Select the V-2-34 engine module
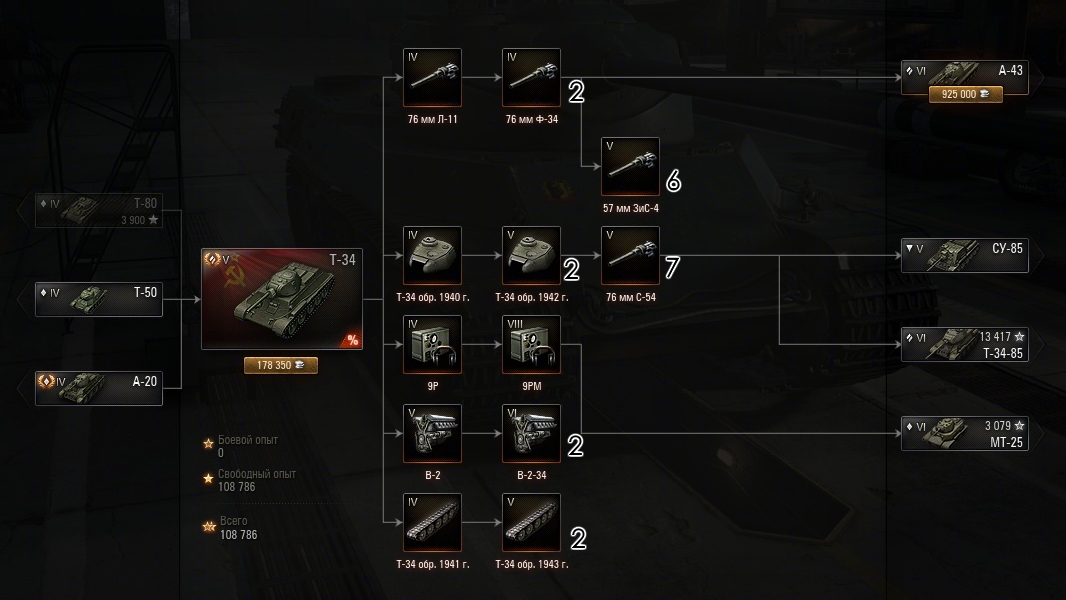 click(x=531, y=433)
